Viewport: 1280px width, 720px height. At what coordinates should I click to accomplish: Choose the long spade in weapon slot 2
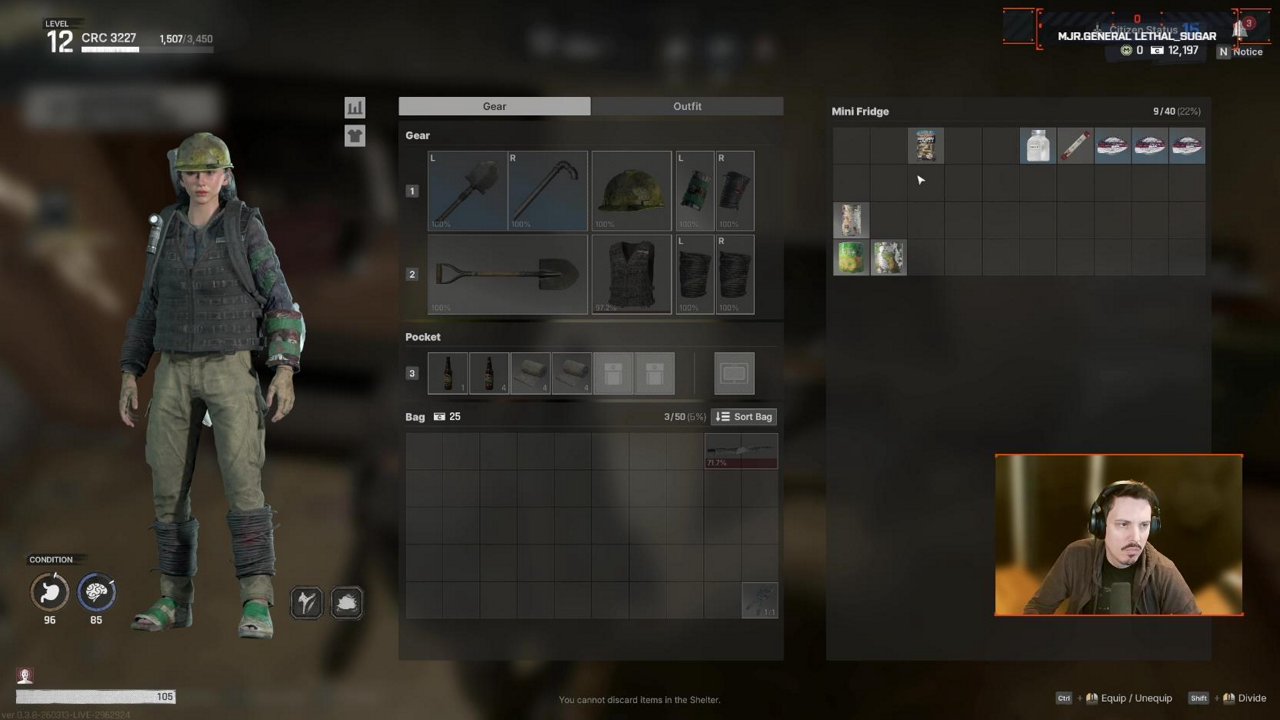click(x=507, y=274)
